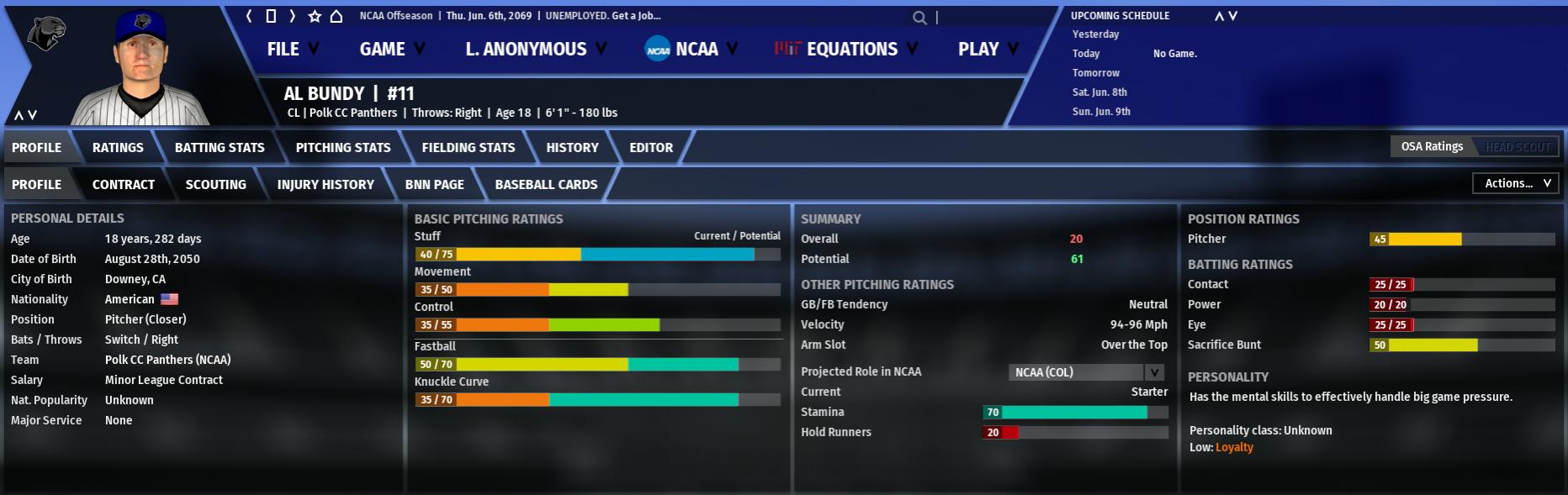Image resolution: width=1568 pixels, height=495 pixels.
Task: Select the CONTRACT sub-tab
Action: [124, 185]
